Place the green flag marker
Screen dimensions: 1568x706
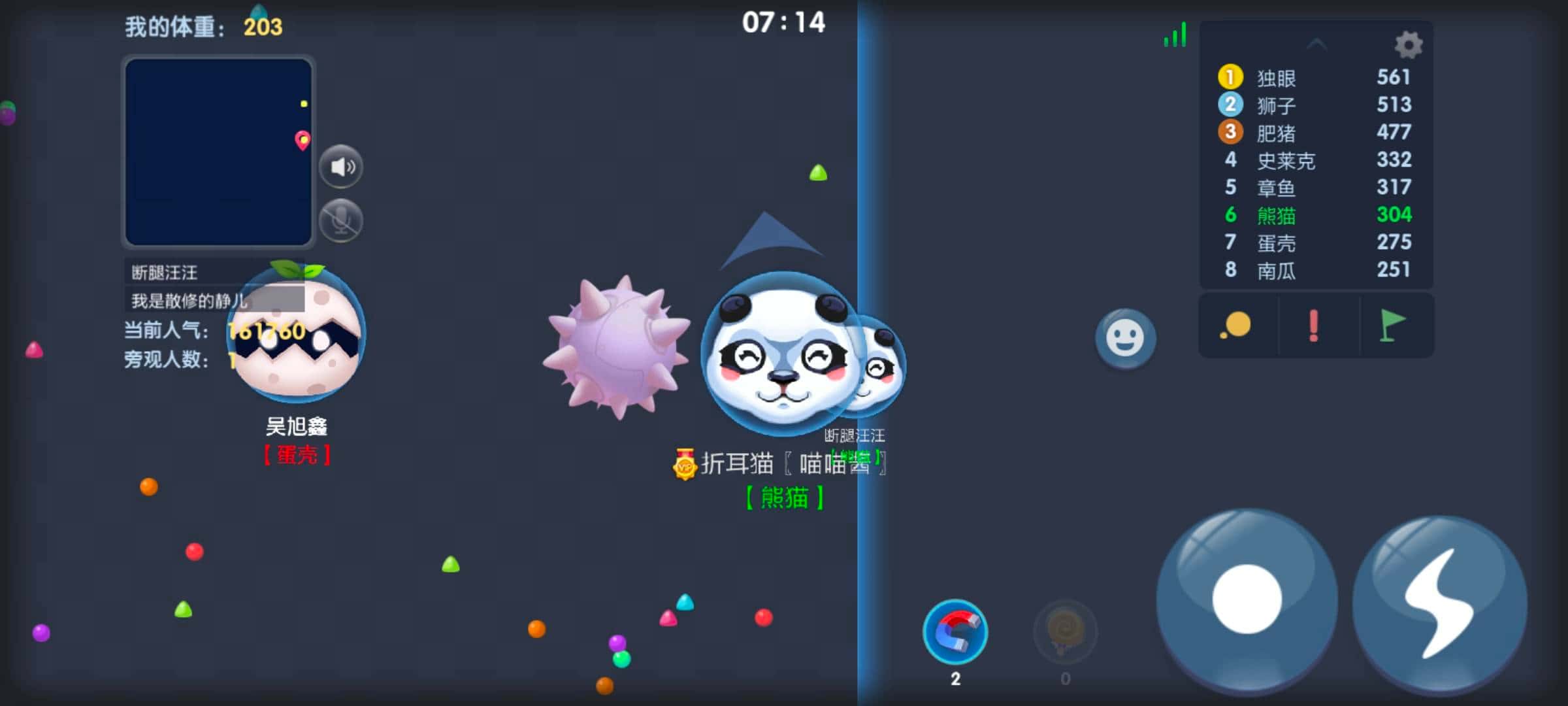tap(1392, 326)
